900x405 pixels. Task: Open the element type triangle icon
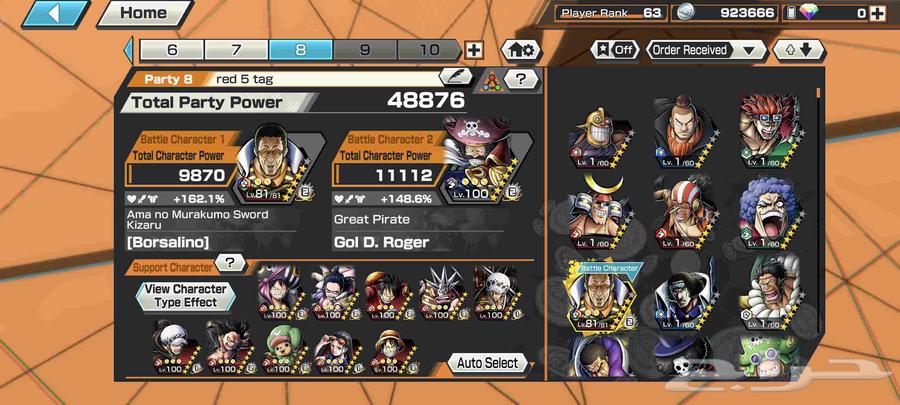[491, 79]
